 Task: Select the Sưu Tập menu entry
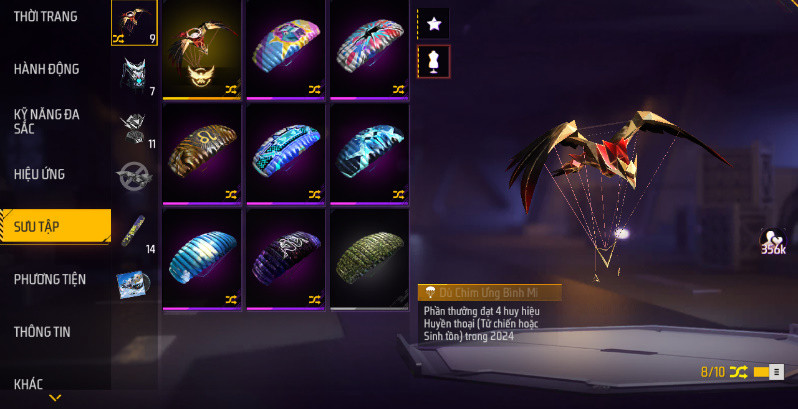[x=55, y=226]
